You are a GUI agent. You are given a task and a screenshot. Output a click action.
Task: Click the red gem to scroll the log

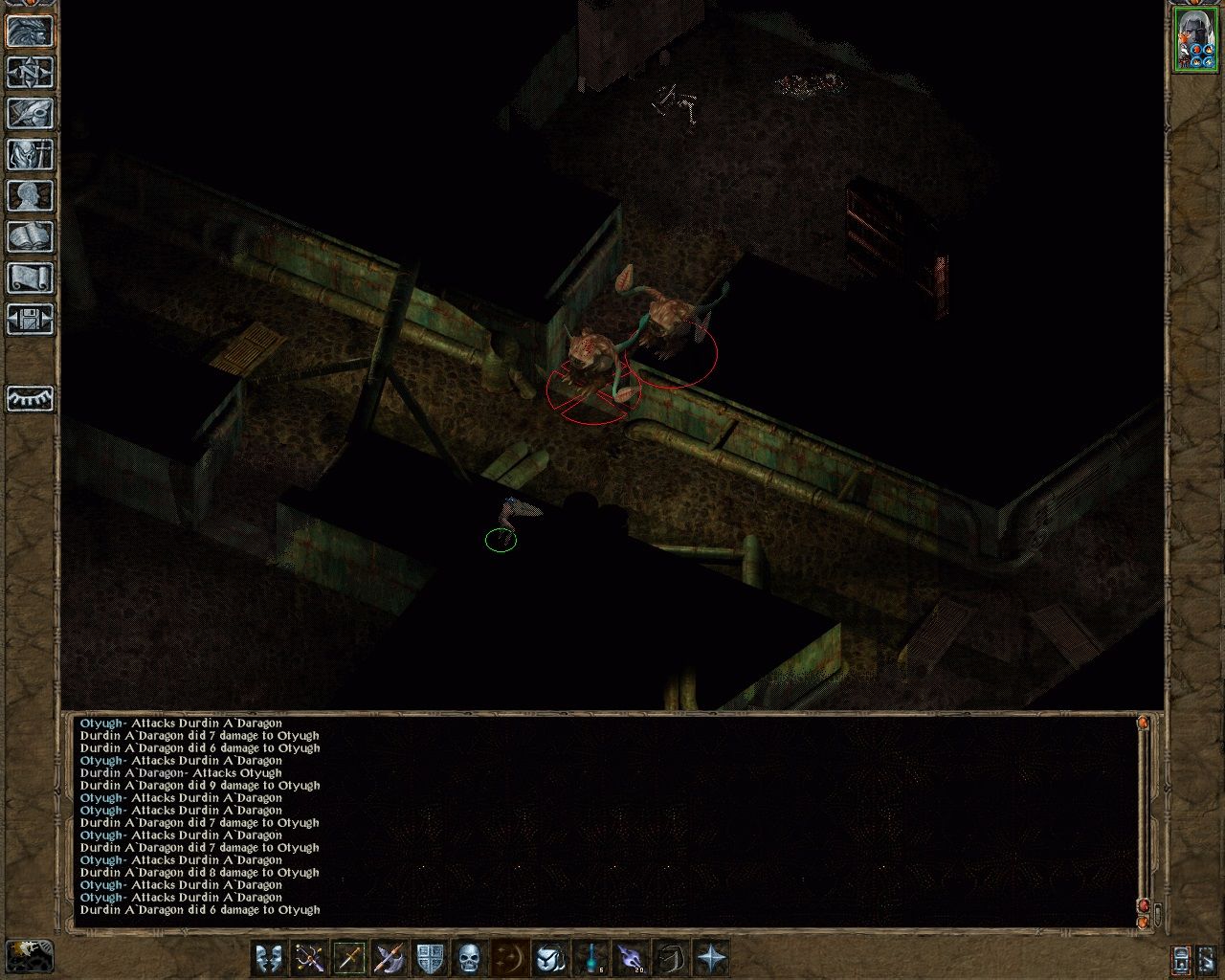click(x=1144, y=903)
